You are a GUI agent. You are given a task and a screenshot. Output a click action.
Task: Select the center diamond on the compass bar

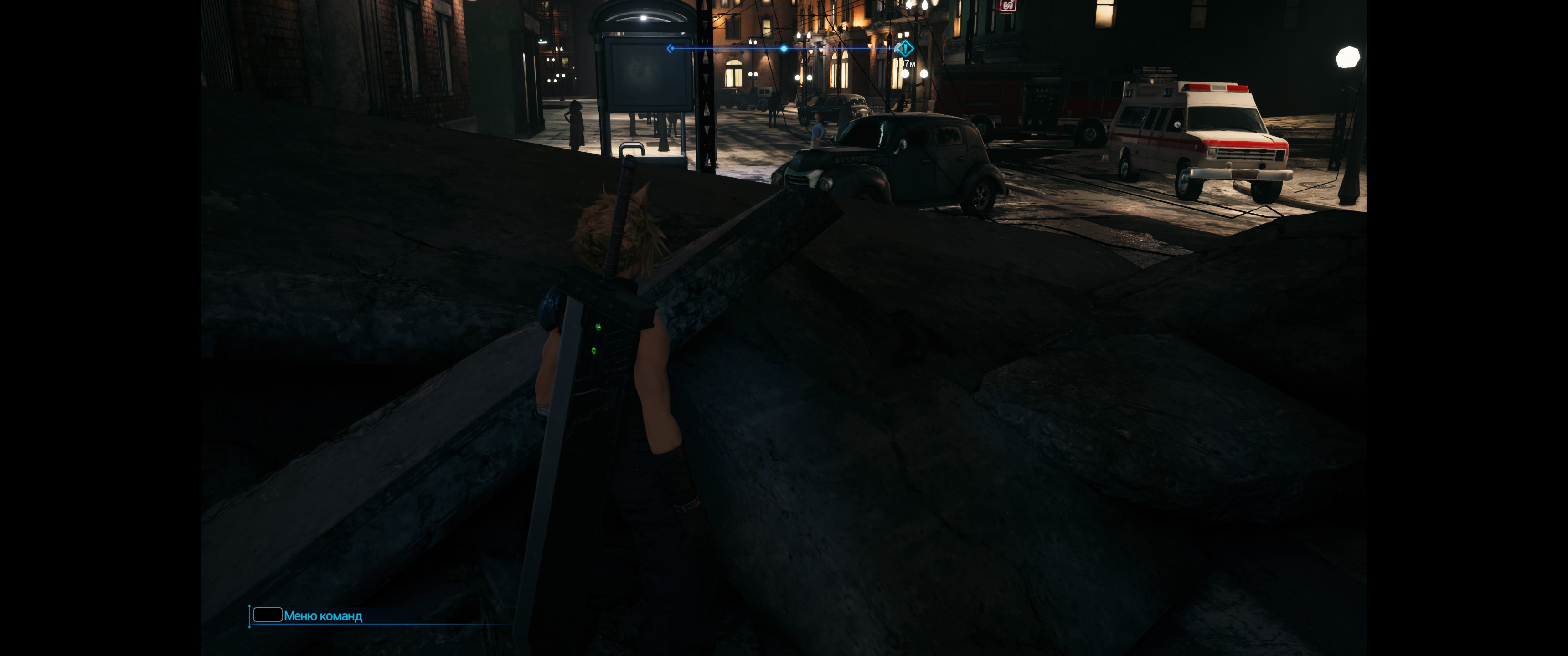pos(784,48)
